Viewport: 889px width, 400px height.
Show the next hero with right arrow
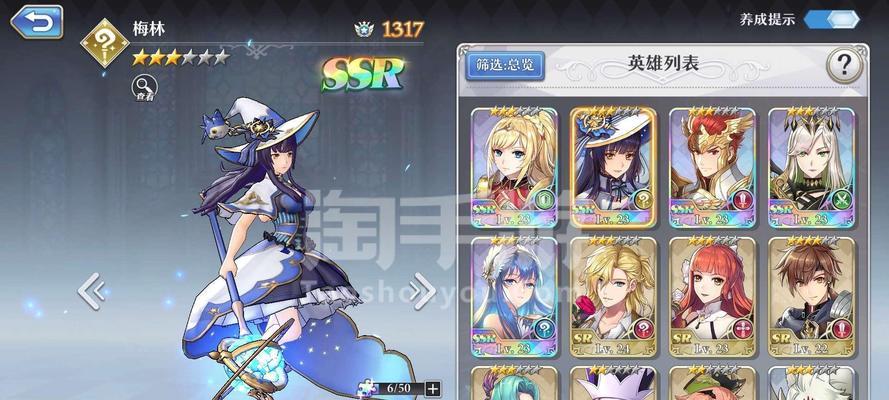[x=421, y=290]
